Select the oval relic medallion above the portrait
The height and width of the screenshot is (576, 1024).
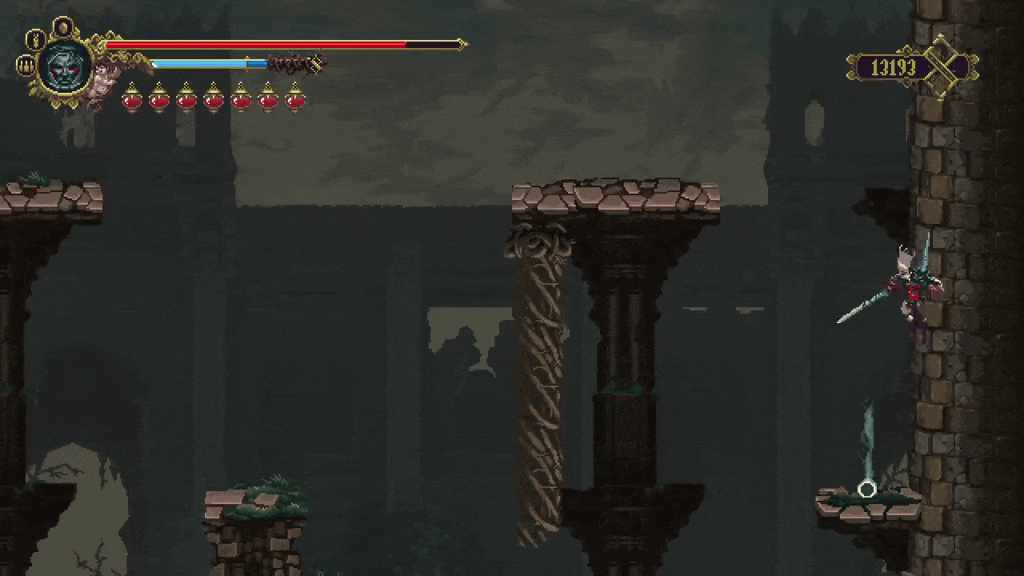click(x=63, y=27)
